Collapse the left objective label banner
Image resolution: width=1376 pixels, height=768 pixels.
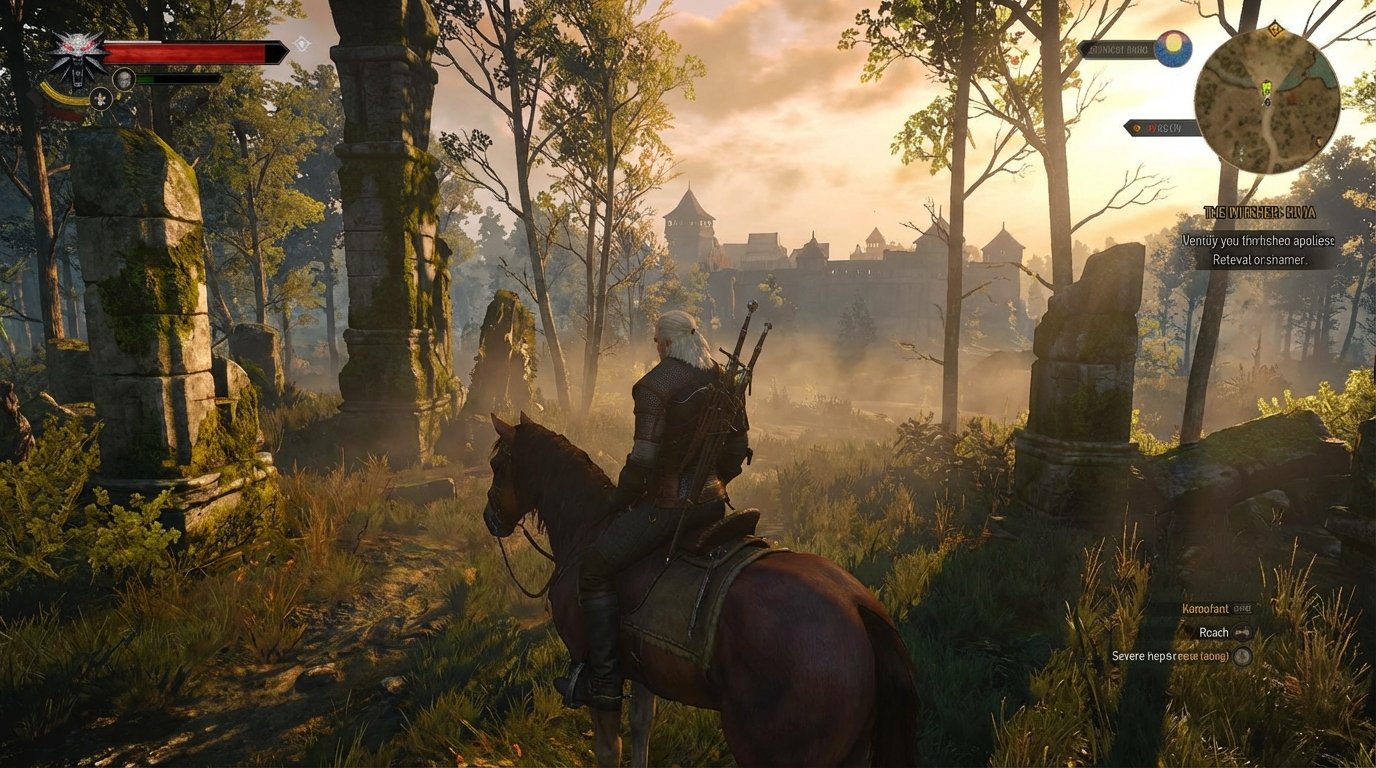click(x=1117, y=48)
